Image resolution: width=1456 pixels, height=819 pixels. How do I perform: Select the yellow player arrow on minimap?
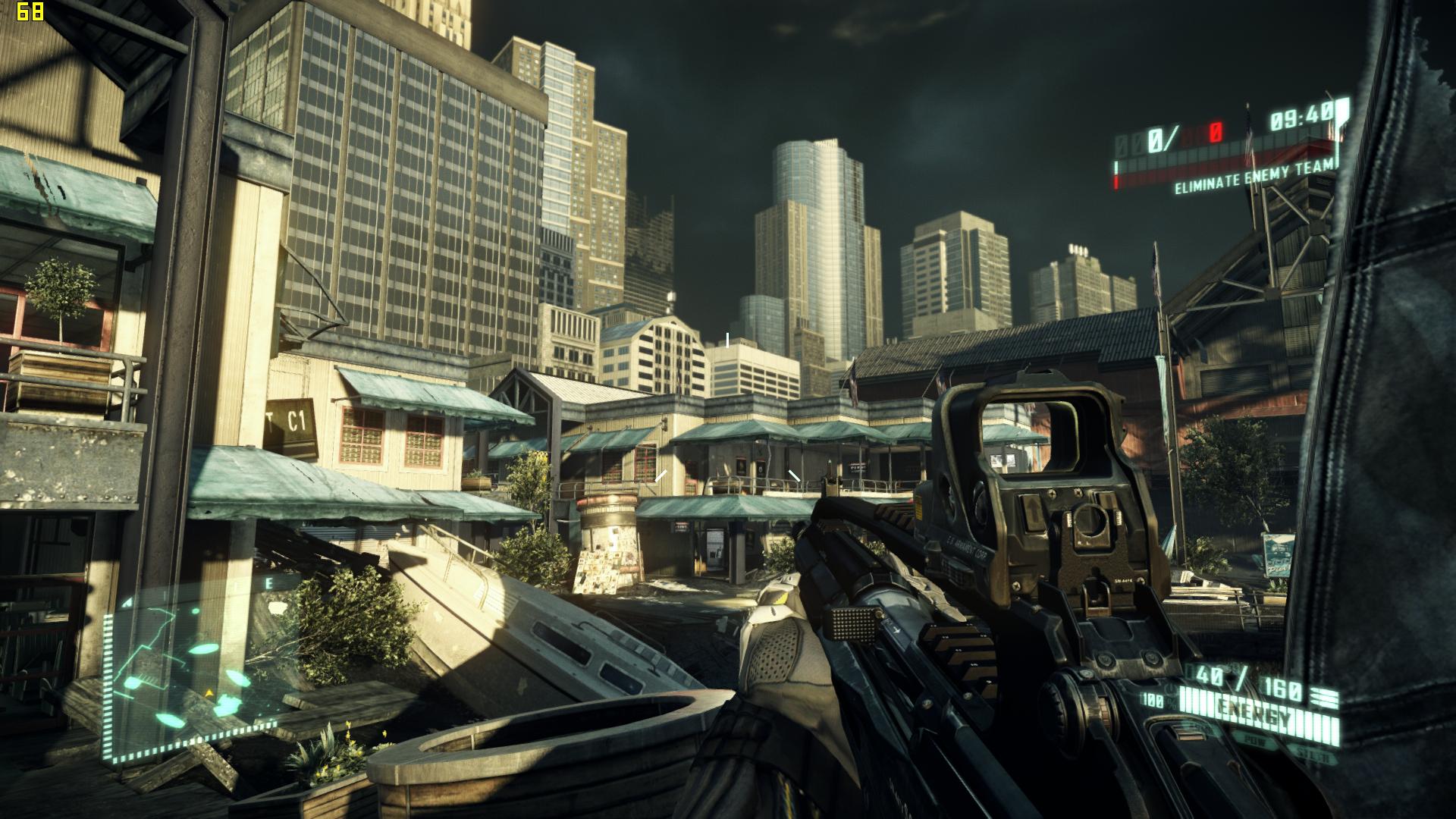208,693
